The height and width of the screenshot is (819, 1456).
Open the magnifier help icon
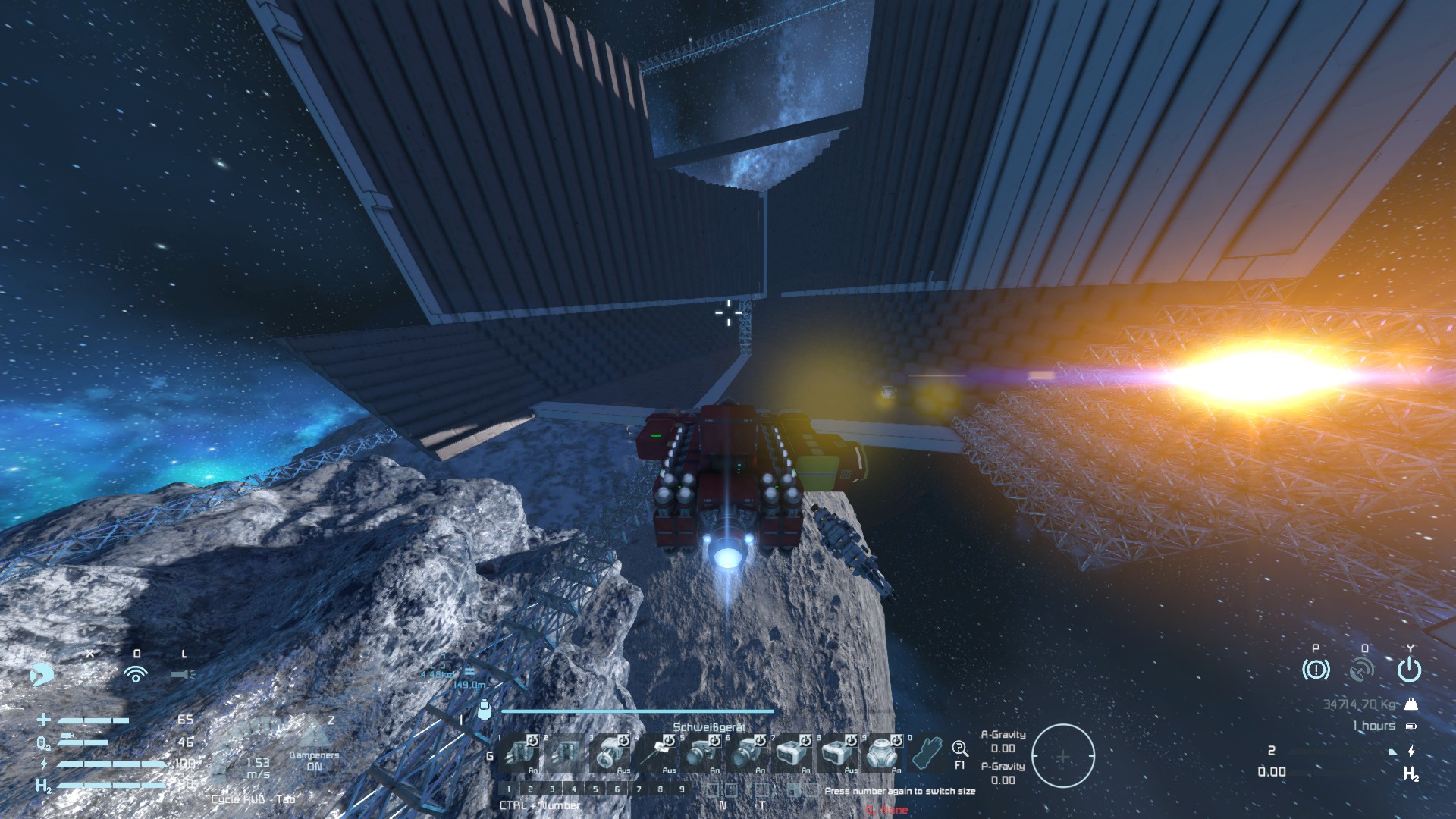(x=959, y=748)
